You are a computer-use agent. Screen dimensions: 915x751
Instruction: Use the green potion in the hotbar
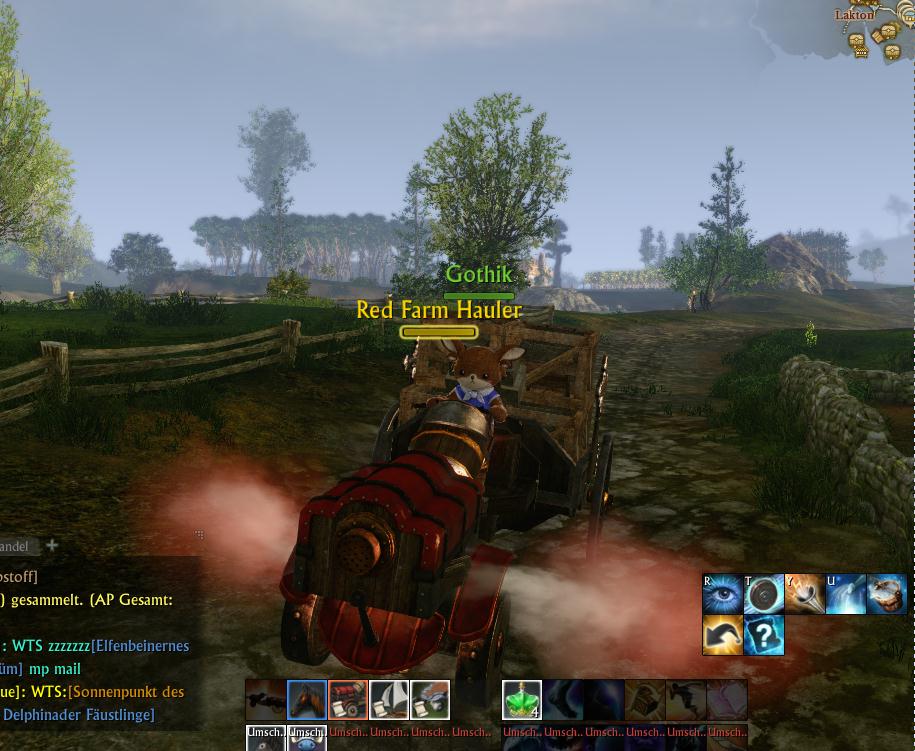pos(522,700)
